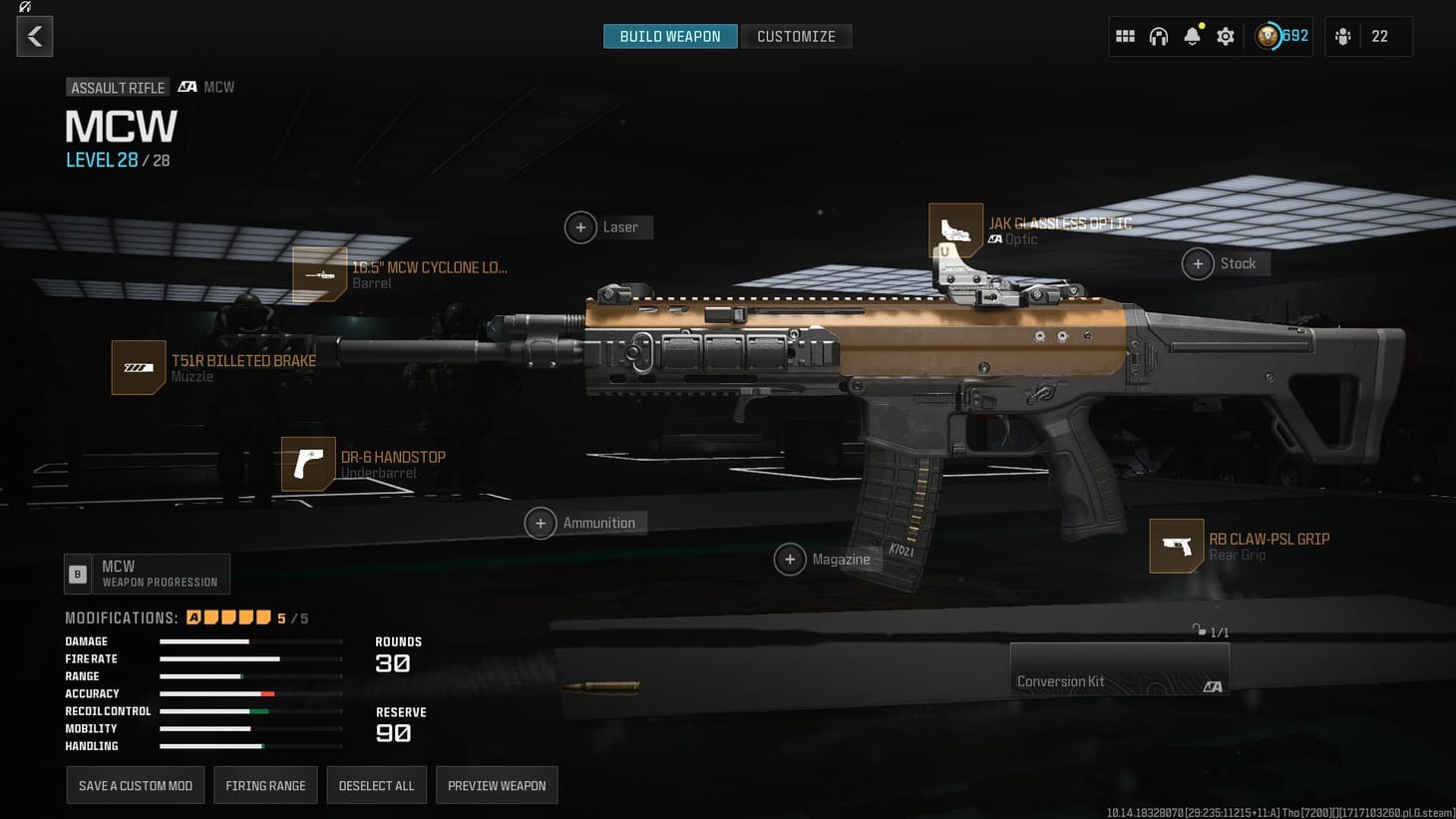Open the Magazine attachment slot
The image size is (1456, 819).
tap(791, 560)
